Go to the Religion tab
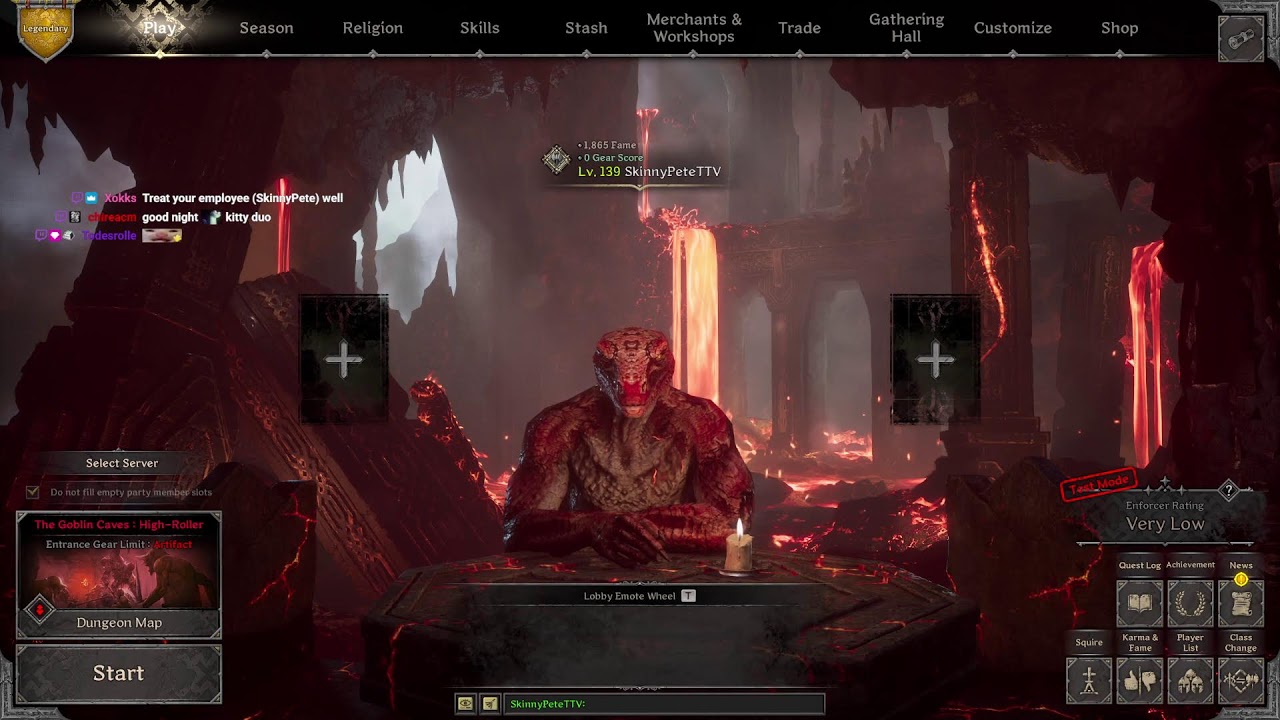 372,28
